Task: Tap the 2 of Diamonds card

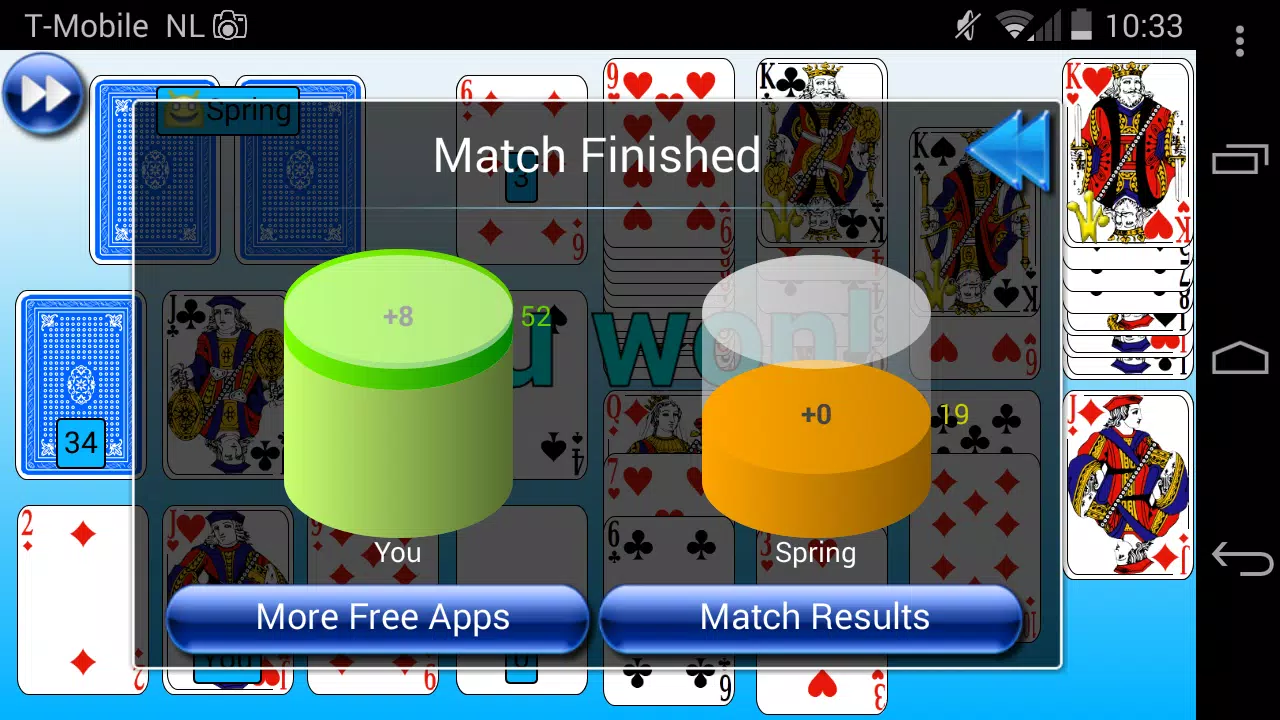Action: coord(80,600)
